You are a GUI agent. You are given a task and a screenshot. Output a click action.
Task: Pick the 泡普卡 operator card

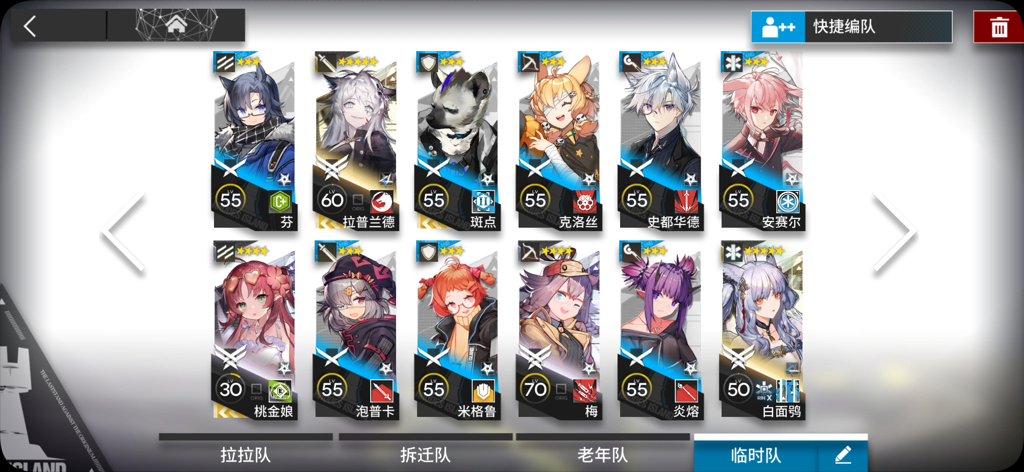[355, 330]
